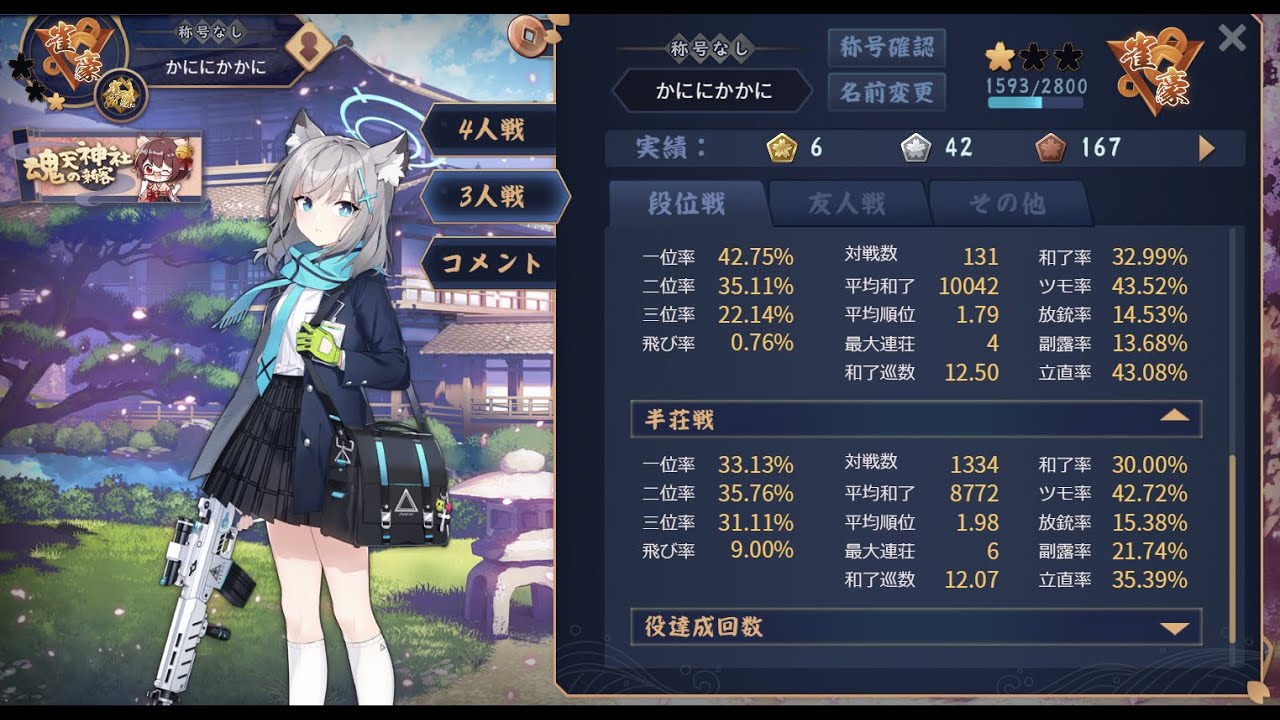The image size is (1280, 720).
Task: Click the copper coin icon at panel corner
Action: click(x=525, y=36)
